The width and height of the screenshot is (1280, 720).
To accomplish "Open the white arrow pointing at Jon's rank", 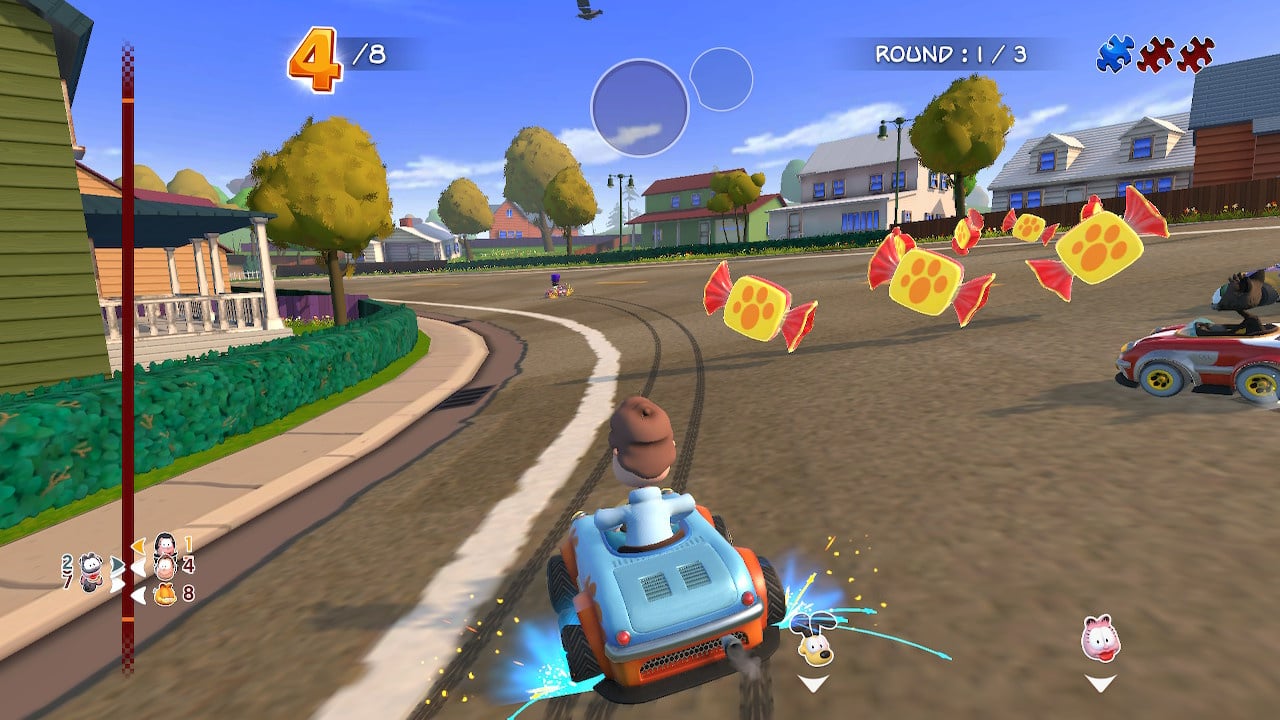I will [139, 566].
